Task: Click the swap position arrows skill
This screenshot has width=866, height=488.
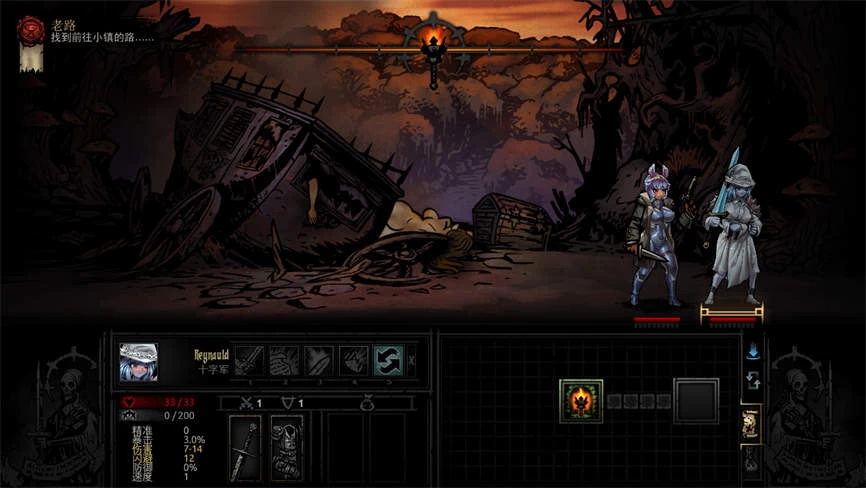Action: coord(388,360)
